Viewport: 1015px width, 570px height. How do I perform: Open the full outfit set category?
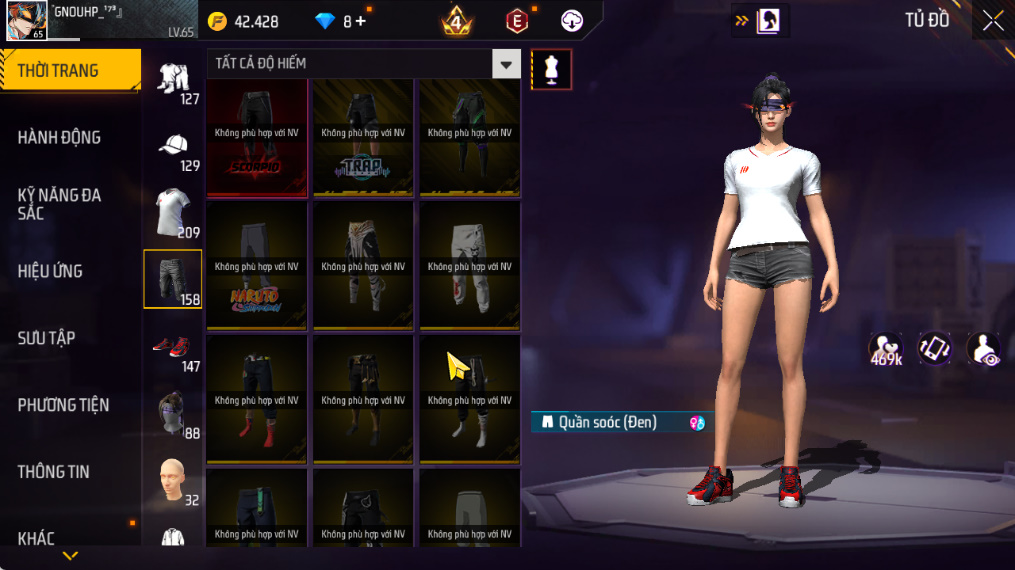[x=174, y=78]
